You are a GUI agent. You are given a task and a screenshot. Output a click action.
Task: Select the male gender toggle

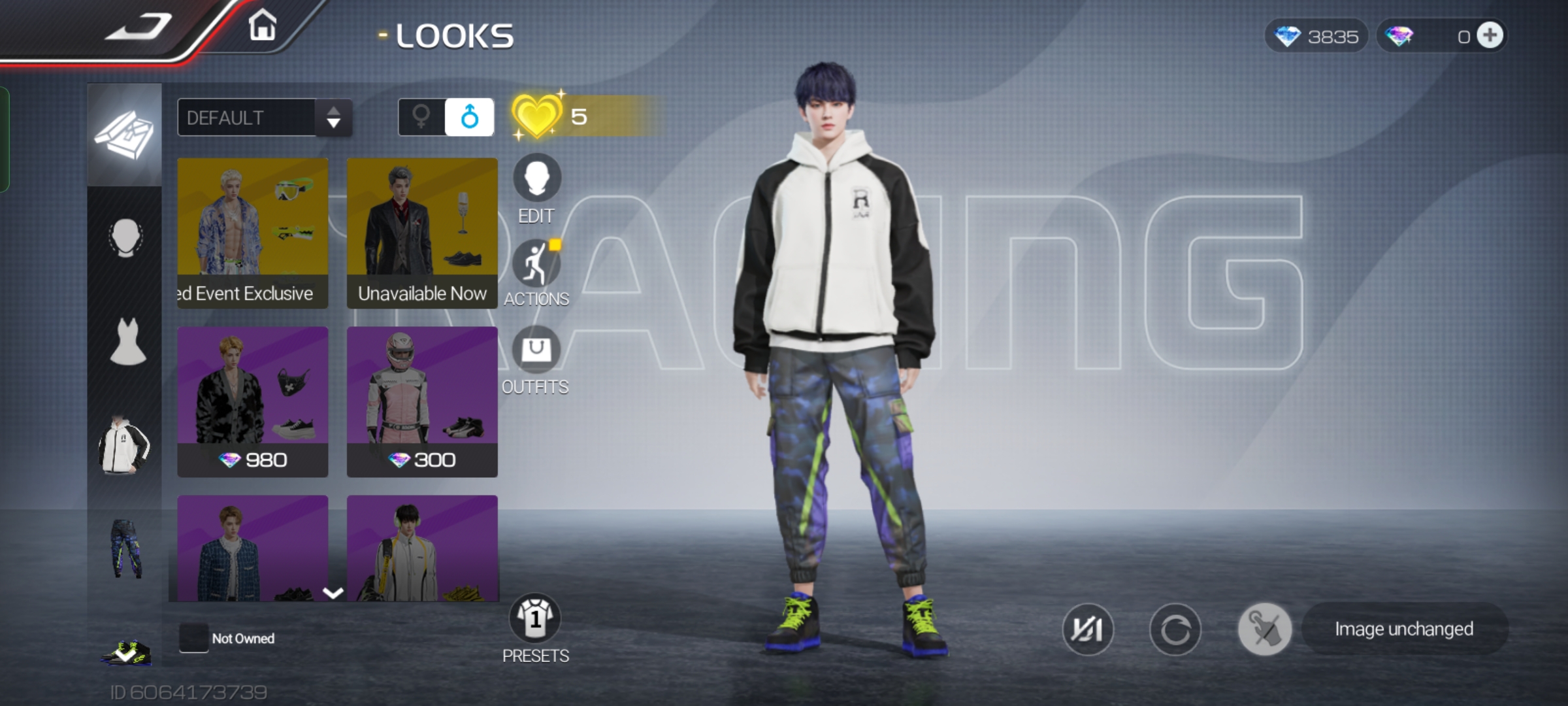point(469,118)
